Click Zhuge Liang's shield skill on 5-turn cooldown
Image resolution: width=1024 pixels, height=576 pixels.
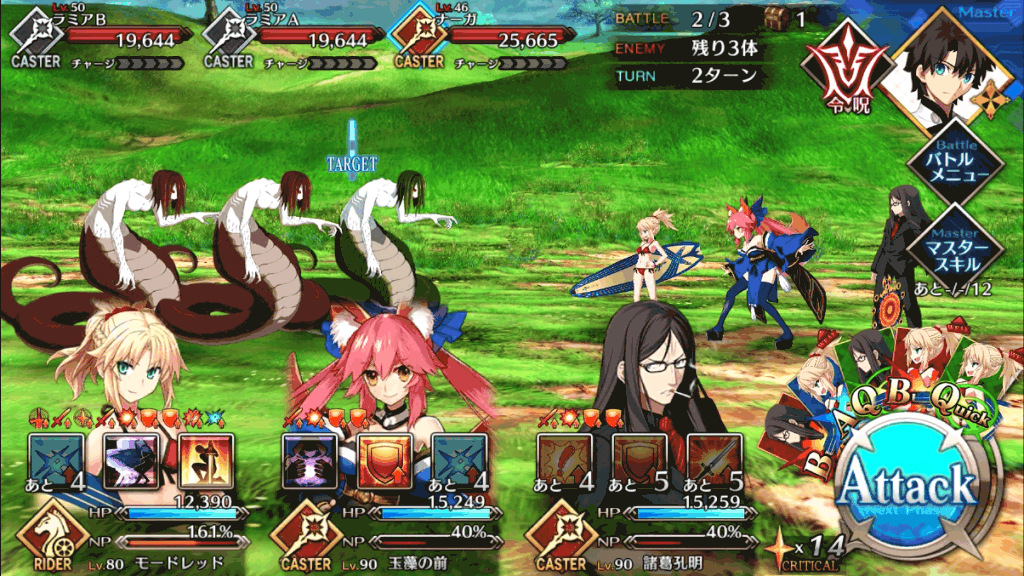638,461
